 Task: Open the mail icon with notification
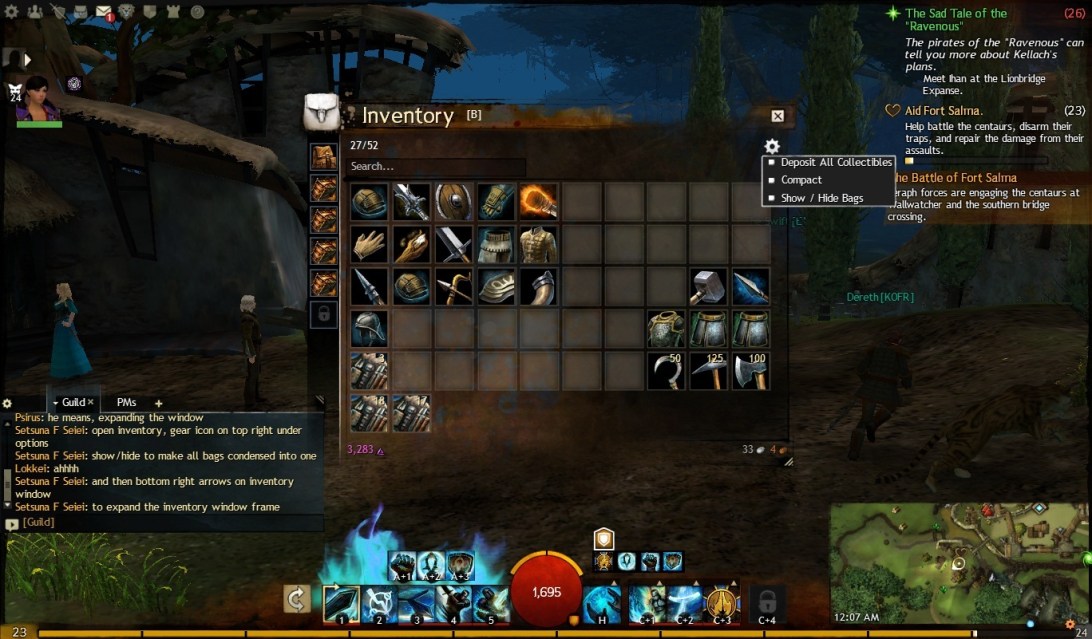coord(104,12)
